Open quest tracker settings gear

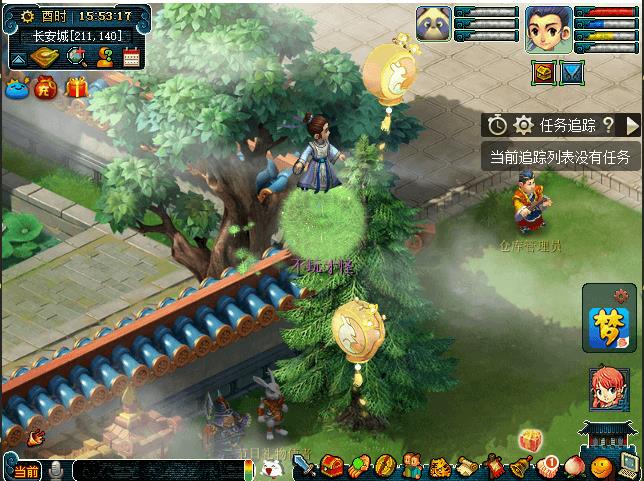tap(523, 125)
